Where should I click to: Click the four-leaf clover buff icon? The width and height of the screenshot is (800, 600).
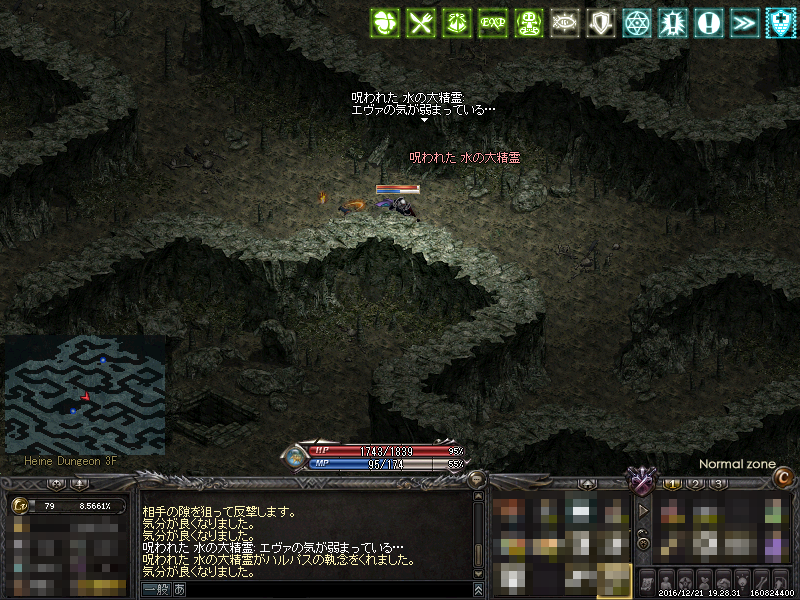(385, 22)
